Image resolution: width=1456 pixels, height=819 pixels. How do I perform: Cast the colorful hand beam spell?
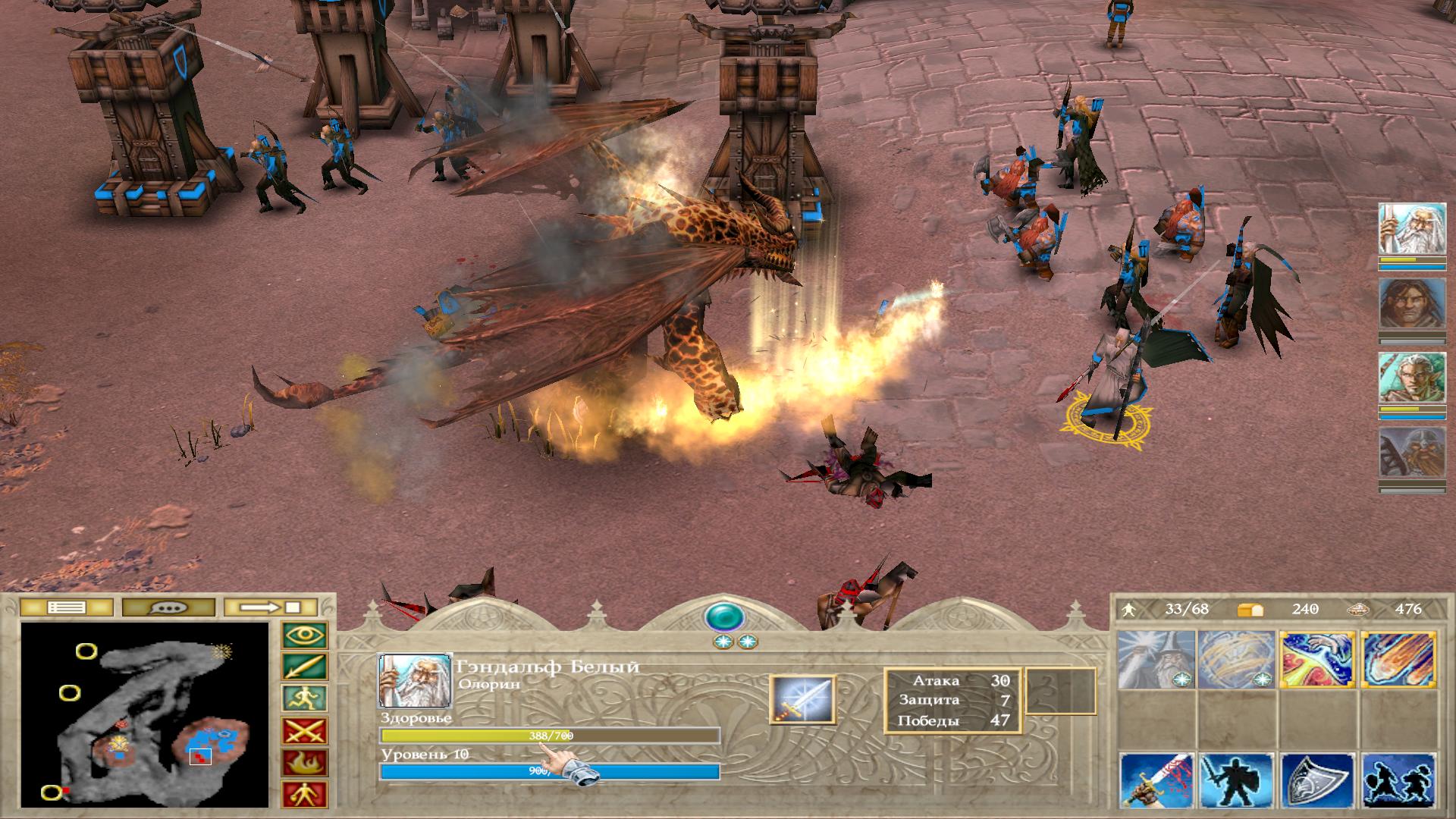(1318, 660)
